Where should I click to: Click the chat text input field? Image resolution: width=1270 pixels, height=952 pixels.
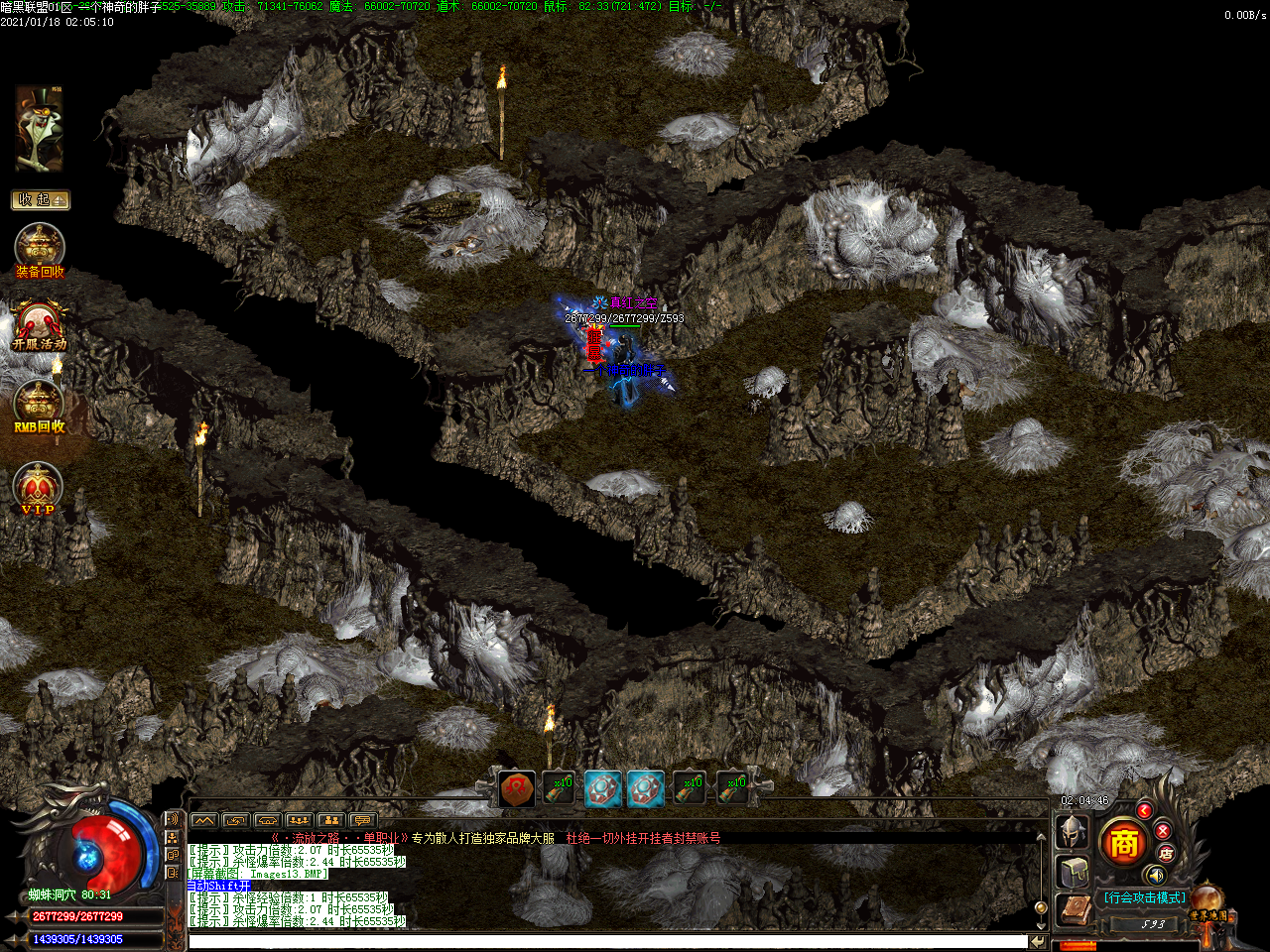607,941
